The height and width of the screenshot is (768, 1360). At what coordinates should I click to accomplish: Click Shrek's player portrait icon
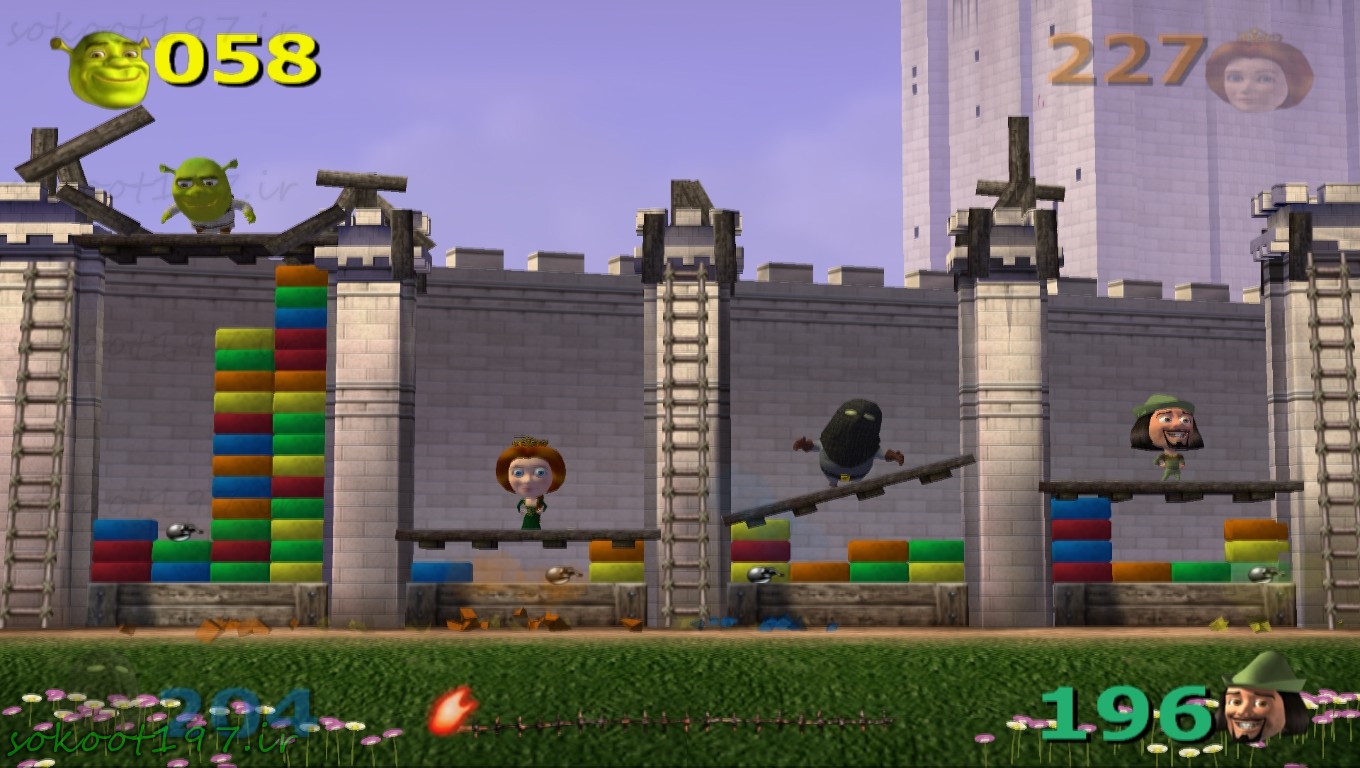(106, 67)
